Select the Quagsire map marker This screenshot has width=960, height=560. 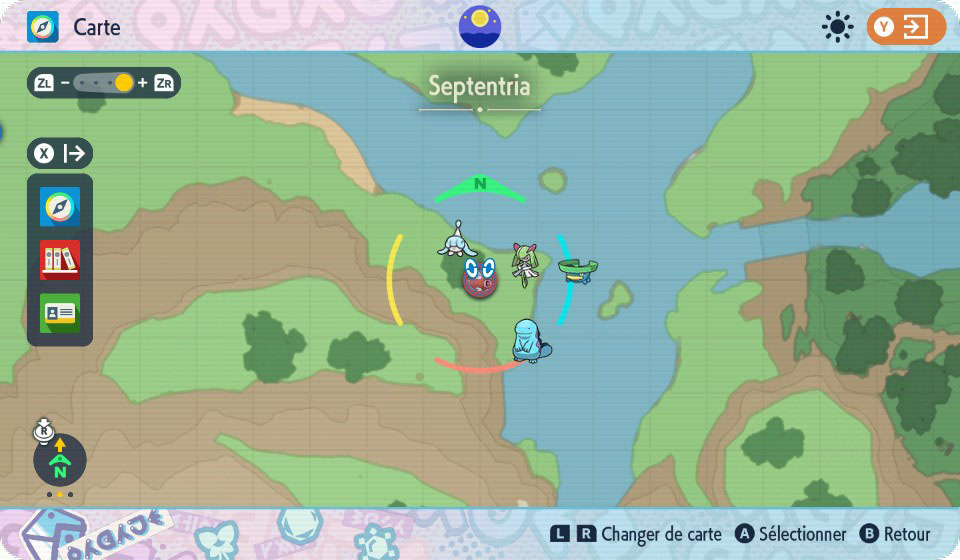[529, 341]
